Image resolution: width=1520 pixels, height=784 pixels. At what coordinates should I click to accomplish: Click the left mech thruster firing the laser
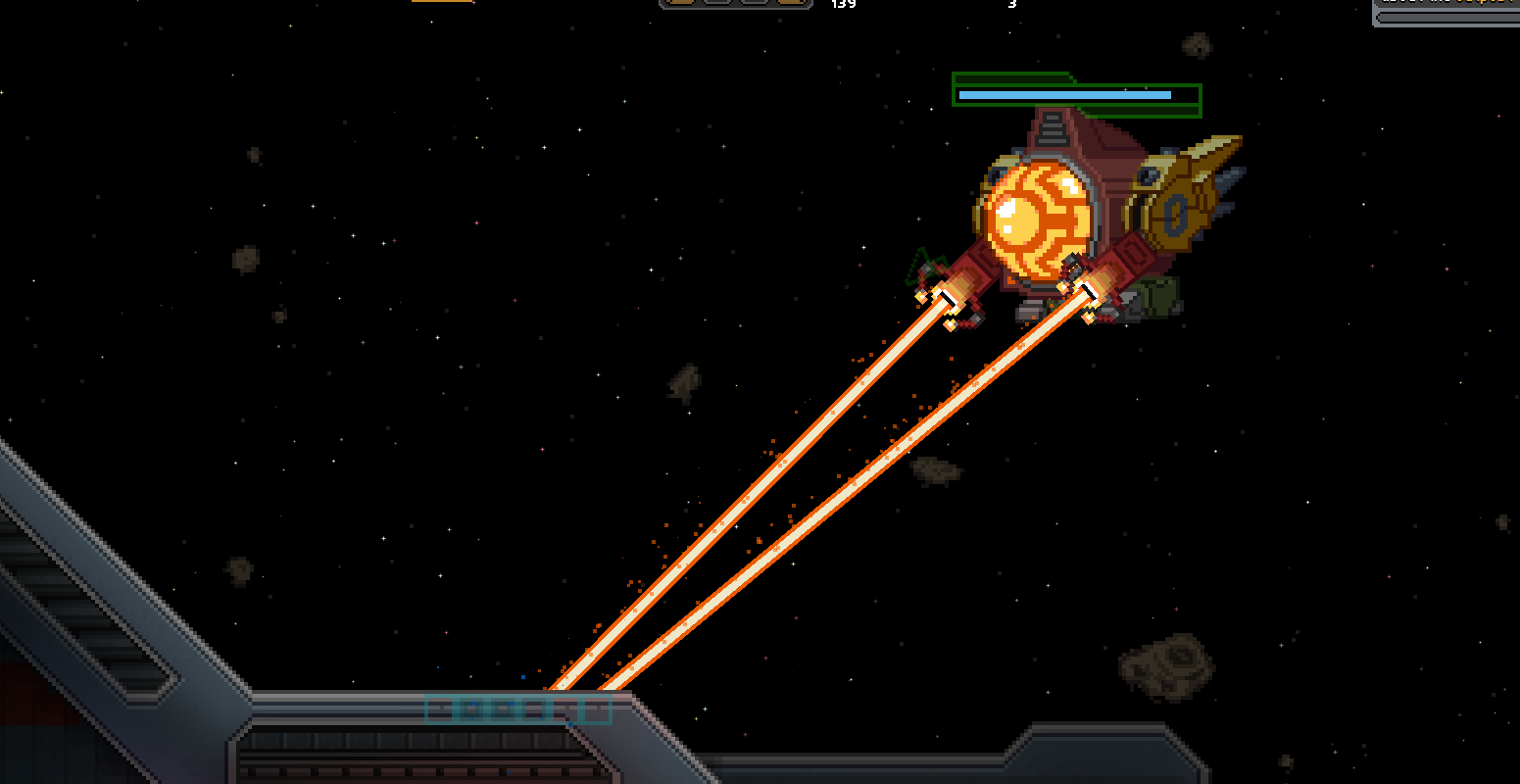coord(949,299)
